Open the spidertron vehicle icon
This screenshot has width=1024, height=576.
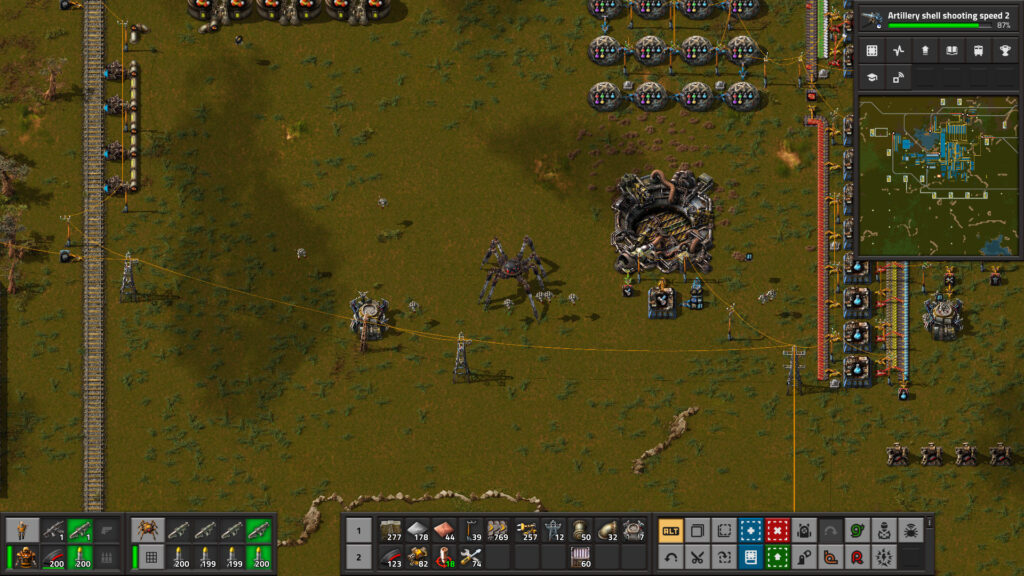(149, 530)
